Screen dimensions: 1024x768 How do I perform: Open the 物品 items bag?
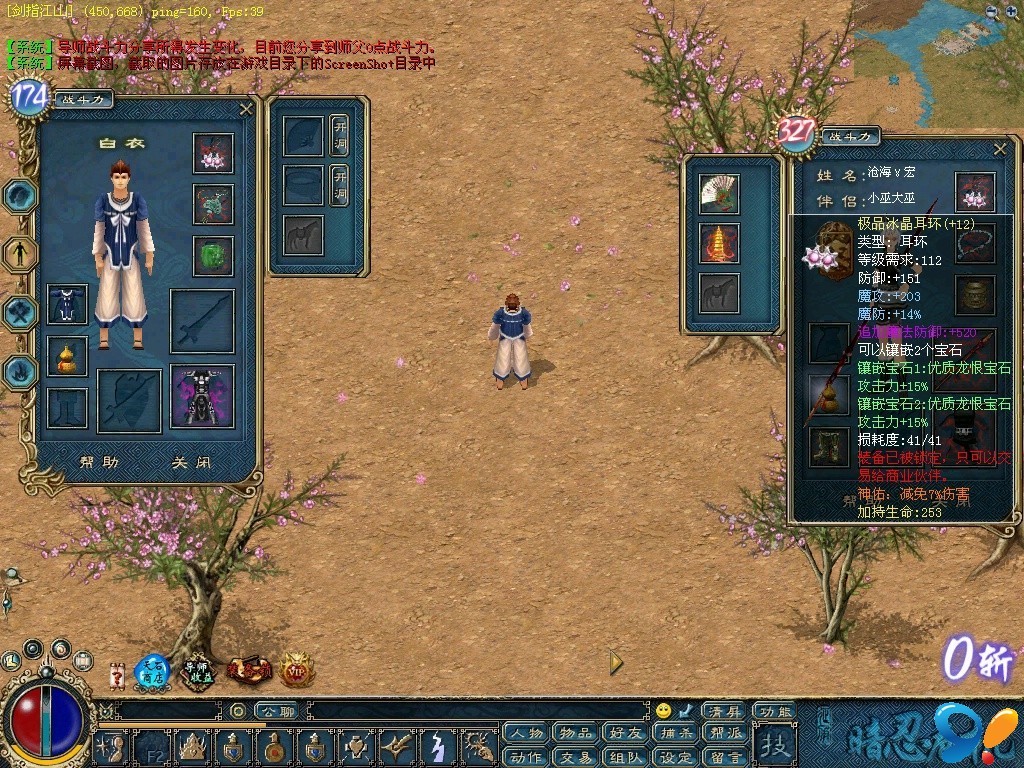575,734
